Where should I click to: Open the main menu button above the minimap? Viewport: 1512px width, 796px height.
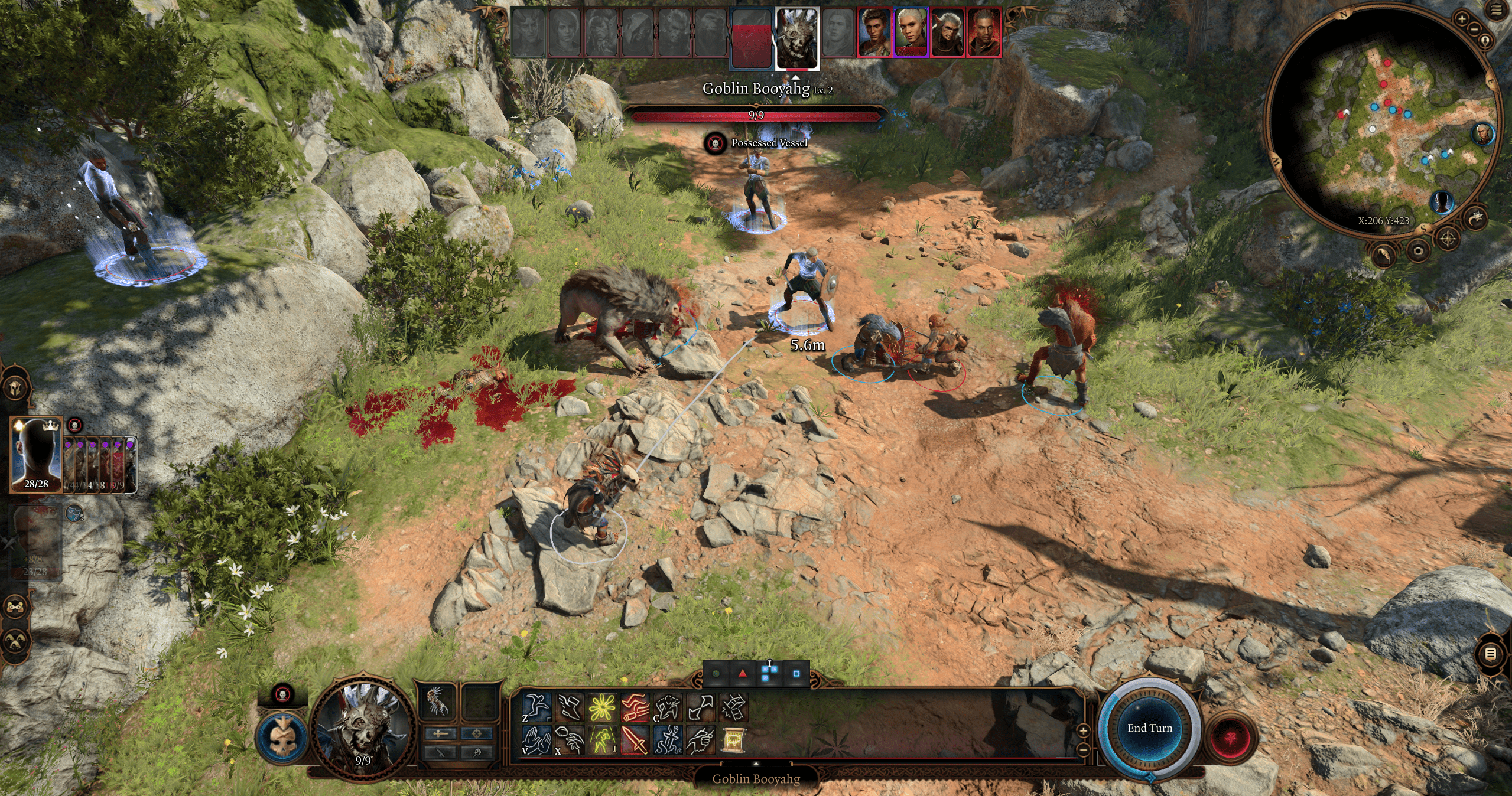(x=1497, y=11)
